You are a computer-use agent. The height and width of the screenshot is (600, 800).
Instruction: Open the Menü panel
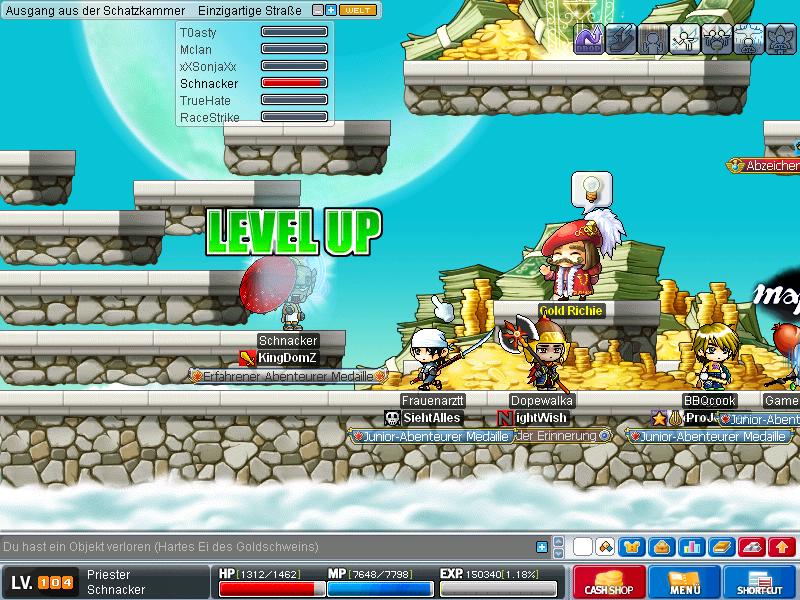click(x=684, y=584)
